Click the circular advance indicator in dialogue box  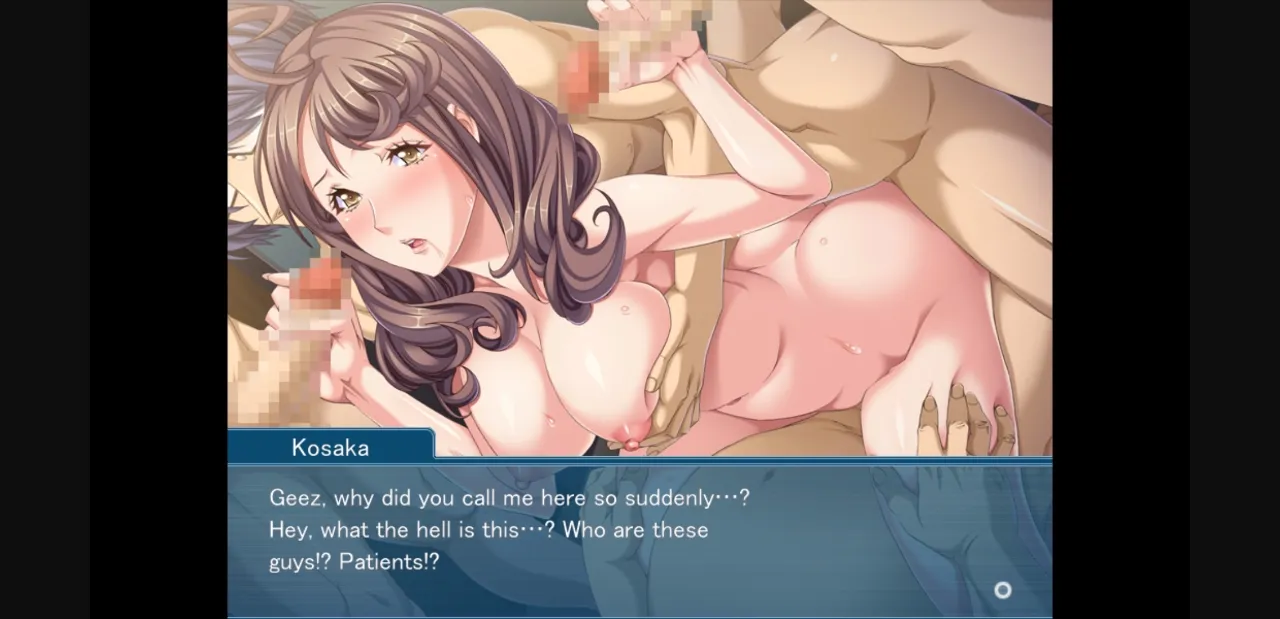1002,590
